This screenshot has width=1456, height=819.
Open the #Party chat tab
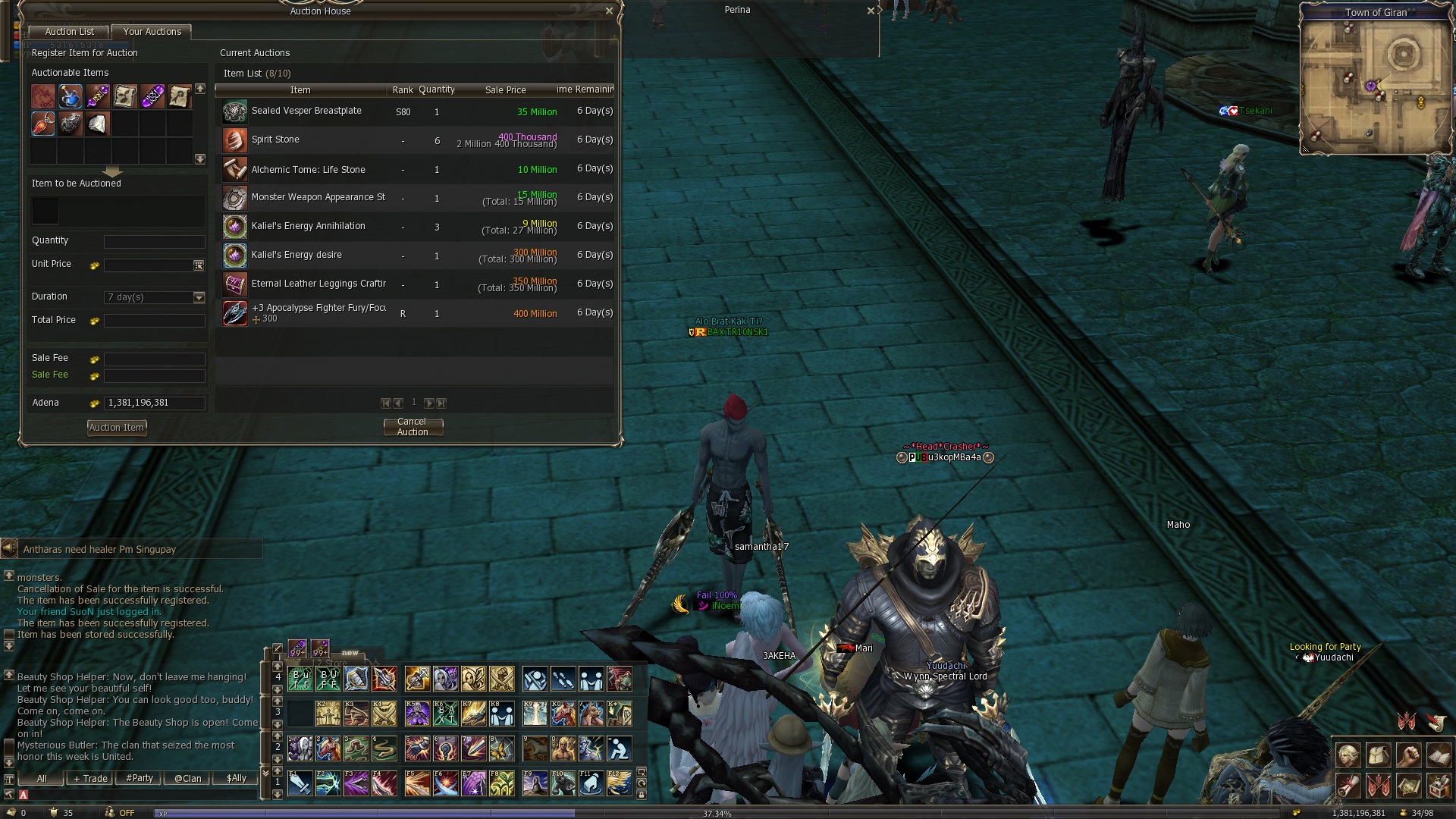tap(140, 779)
